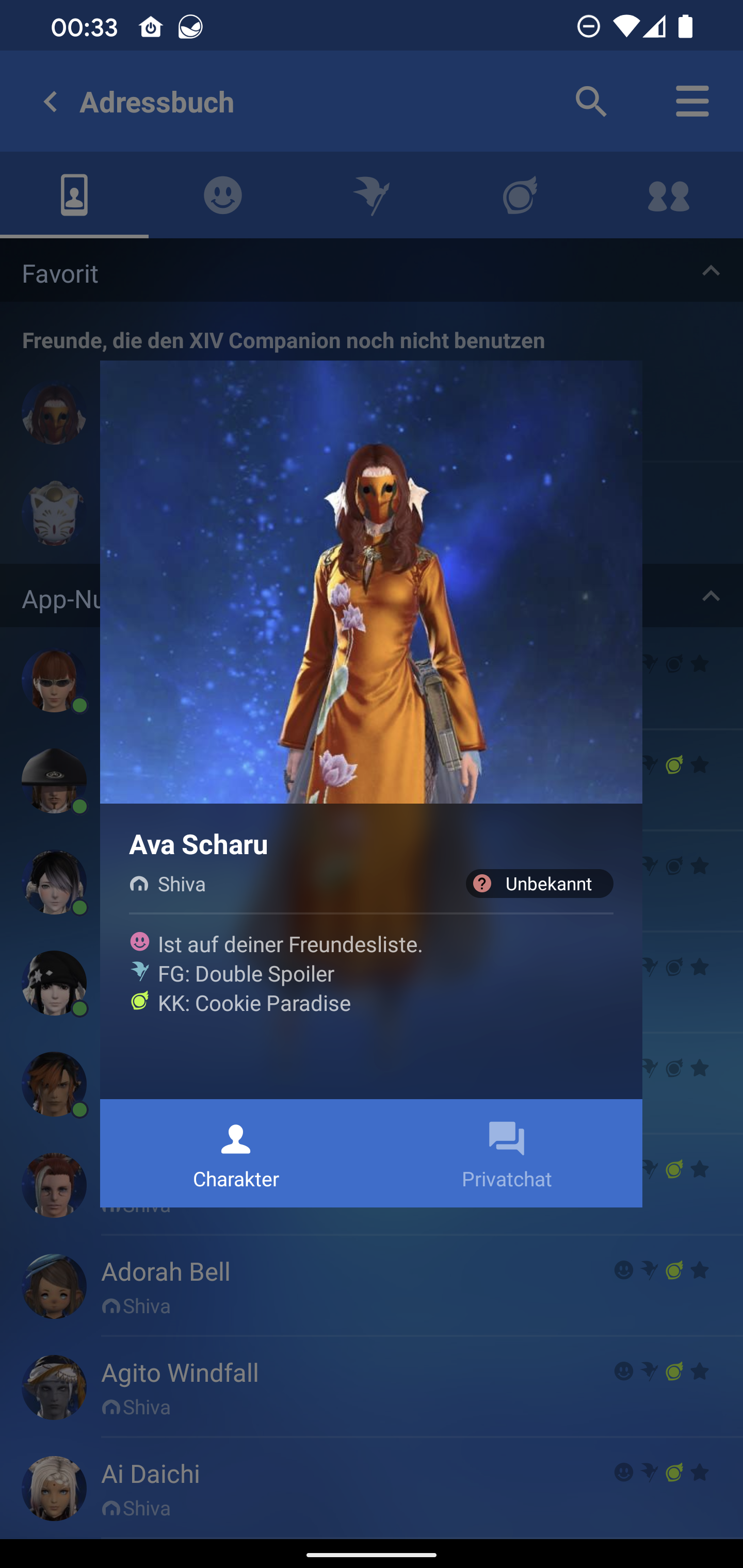Viewport: 743px width, 1568px height.
Task: Select Ai Daichi in the contact list
Action: pos(151,1474)
